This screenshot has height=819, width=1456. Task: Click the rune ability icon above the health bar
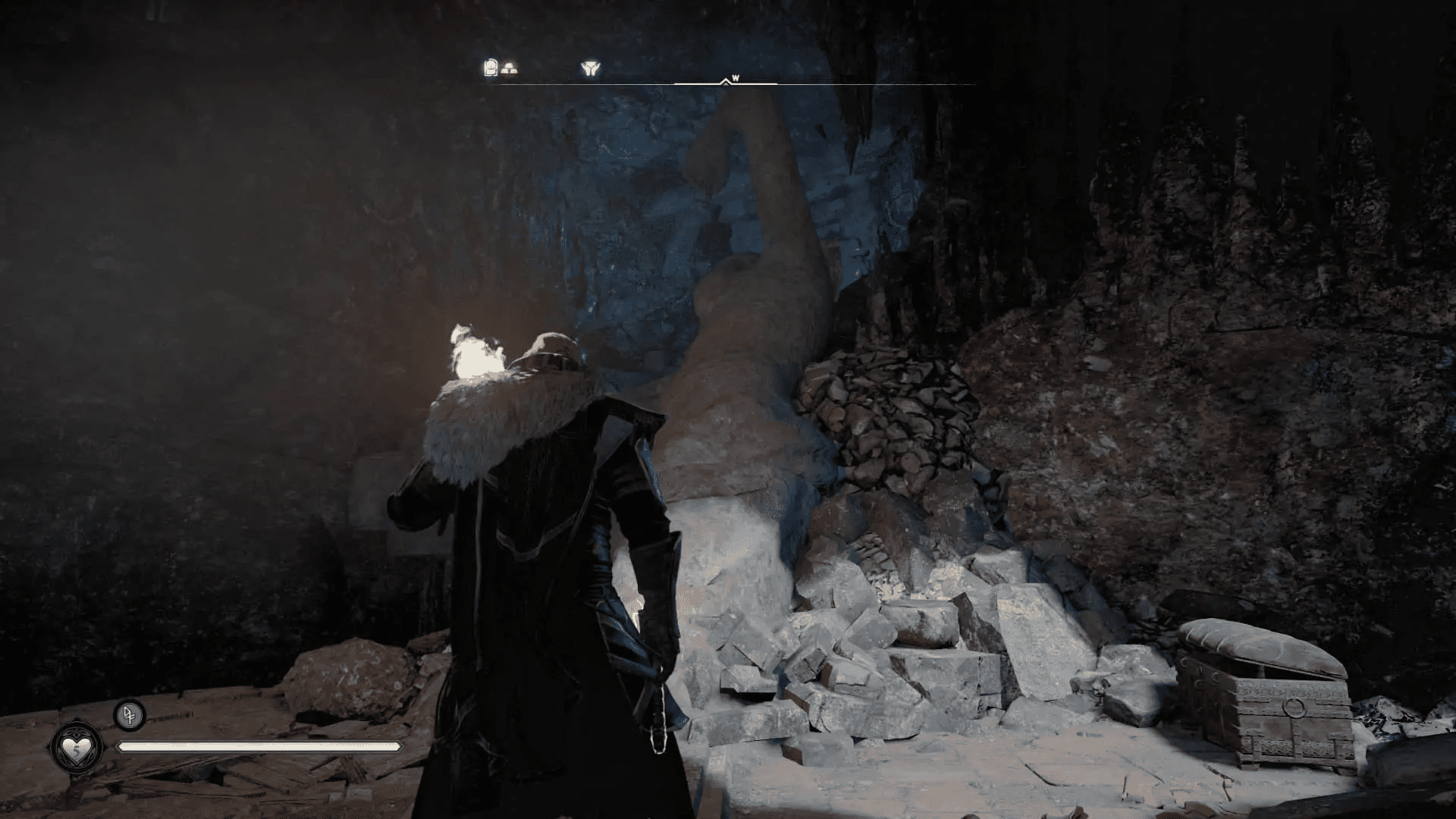(129, 717)
